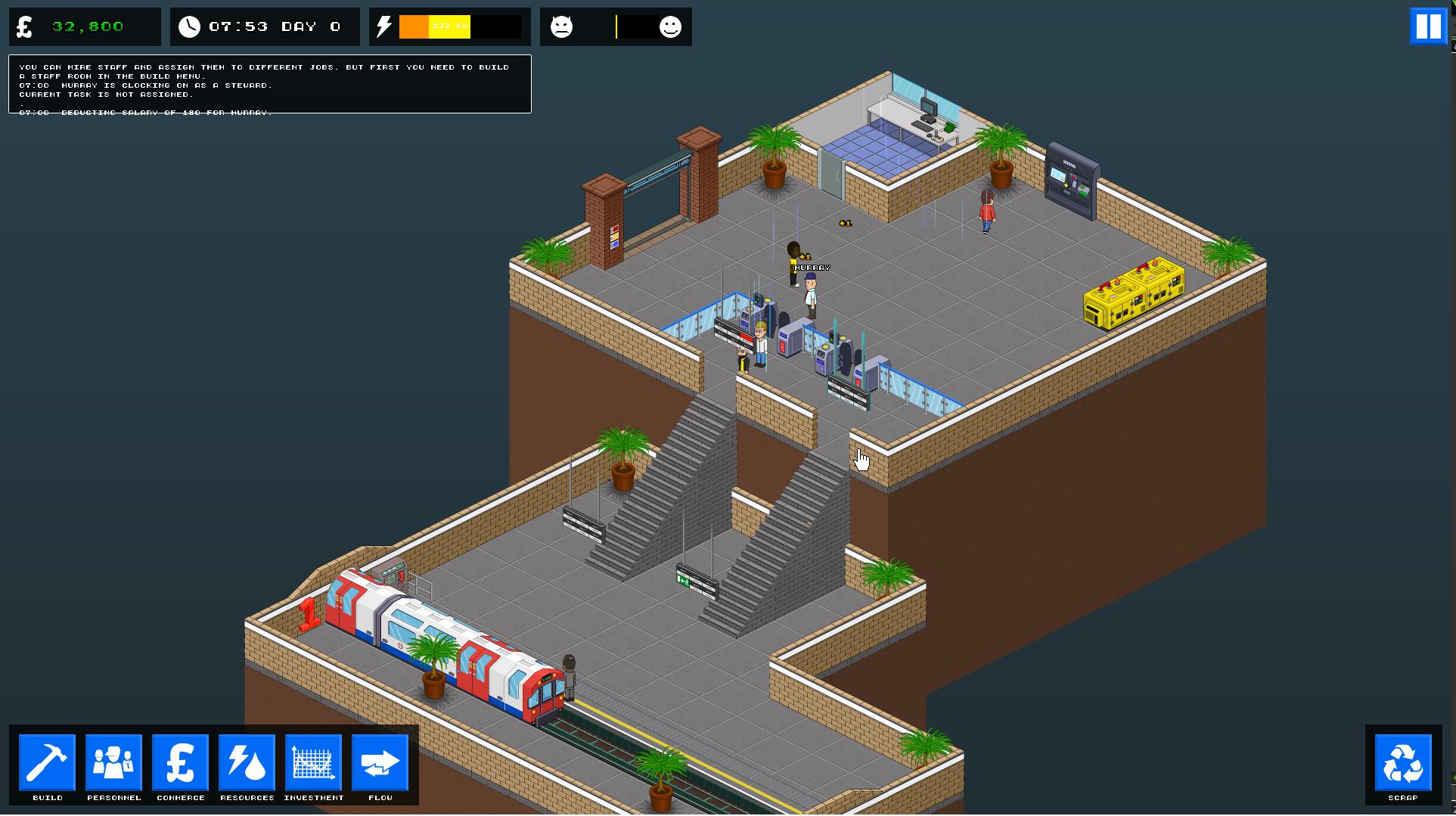The image size is (1456, 816).
Task: Open the Commerce menu
Action: tap(180, 764)
